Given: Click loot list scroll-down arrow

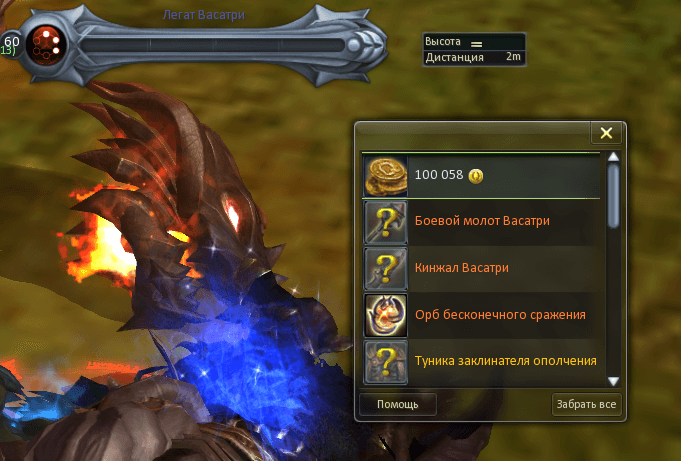Looking at the screenshot, I should pos(614,381).
